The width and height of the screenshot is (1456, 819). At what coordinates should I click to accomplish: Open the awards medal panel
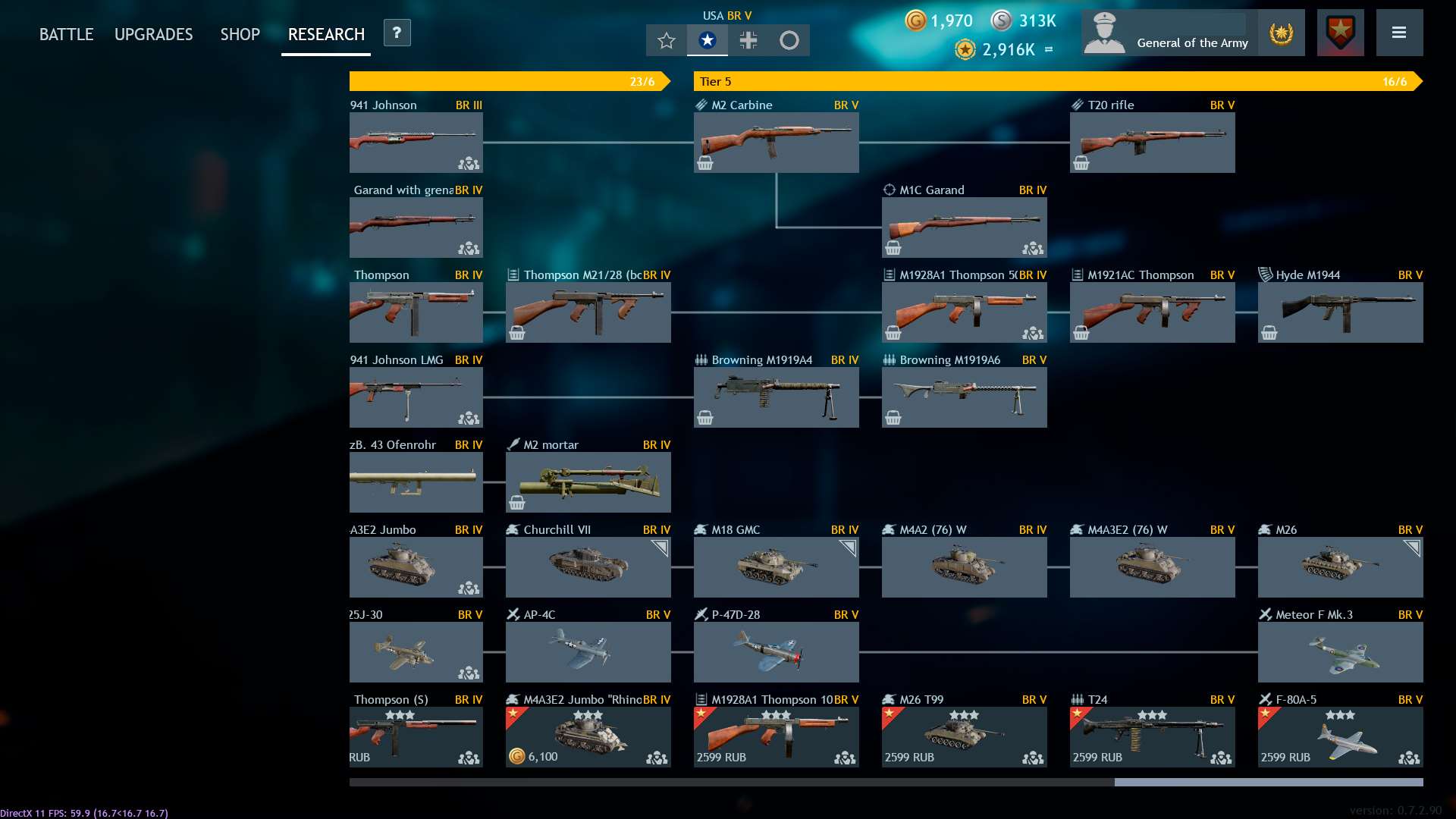[1282, 33]
